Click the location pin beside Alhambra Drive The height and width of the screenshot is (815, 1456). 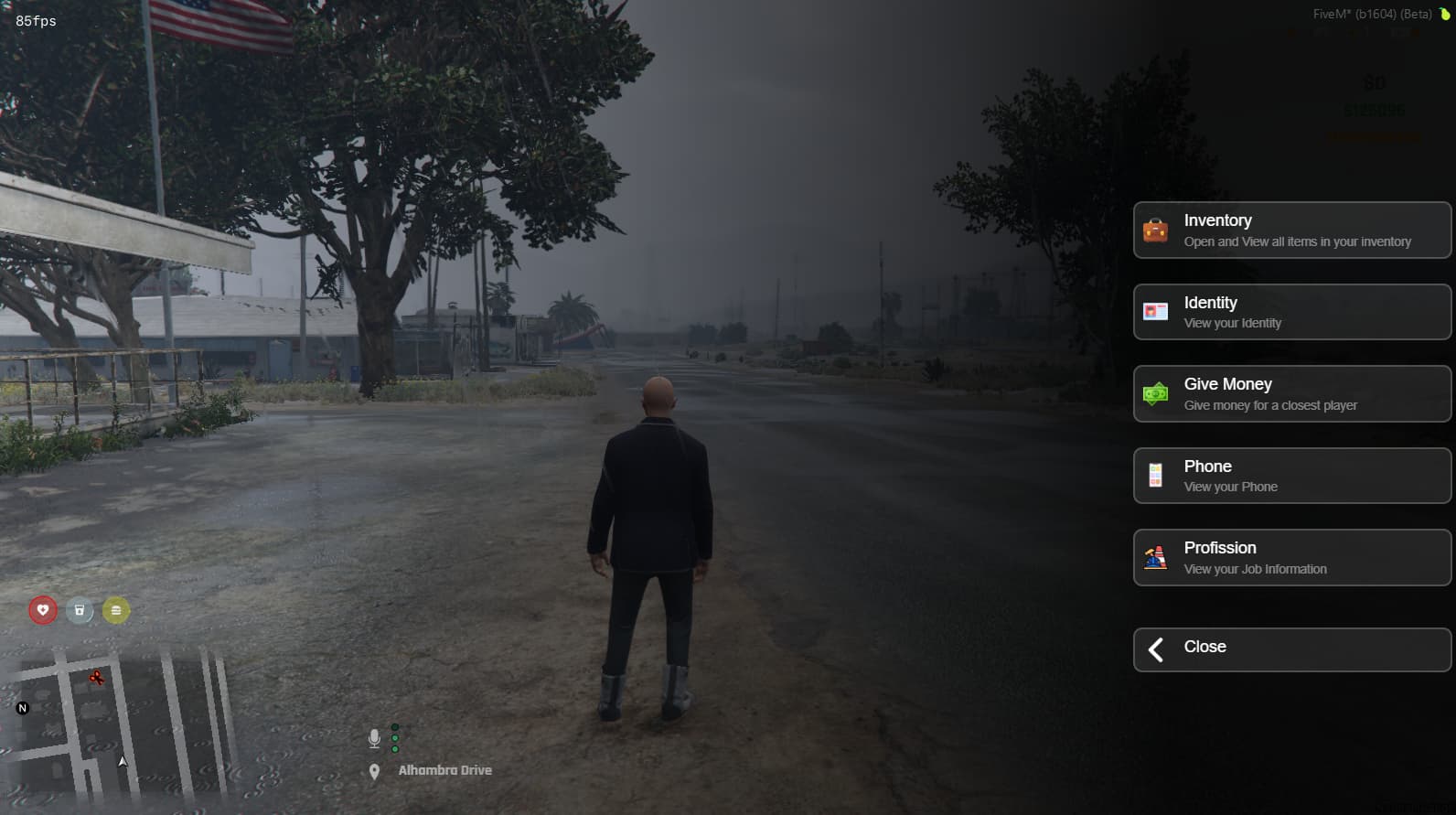376,769
